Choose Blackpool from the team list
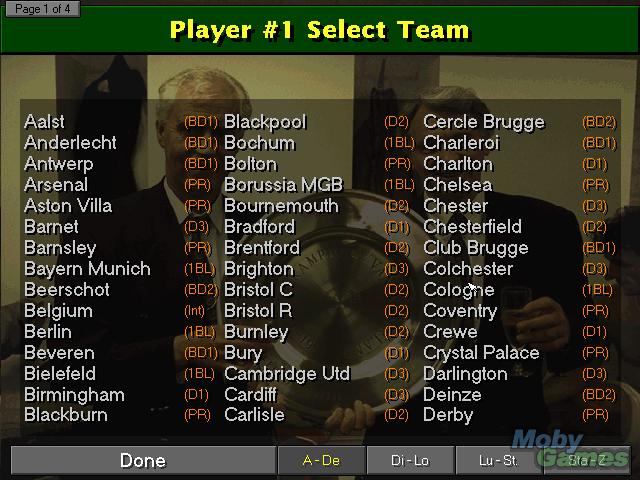The width and height of the screenshot is (640, 480). pyautogui.click(x=265, y=122)
